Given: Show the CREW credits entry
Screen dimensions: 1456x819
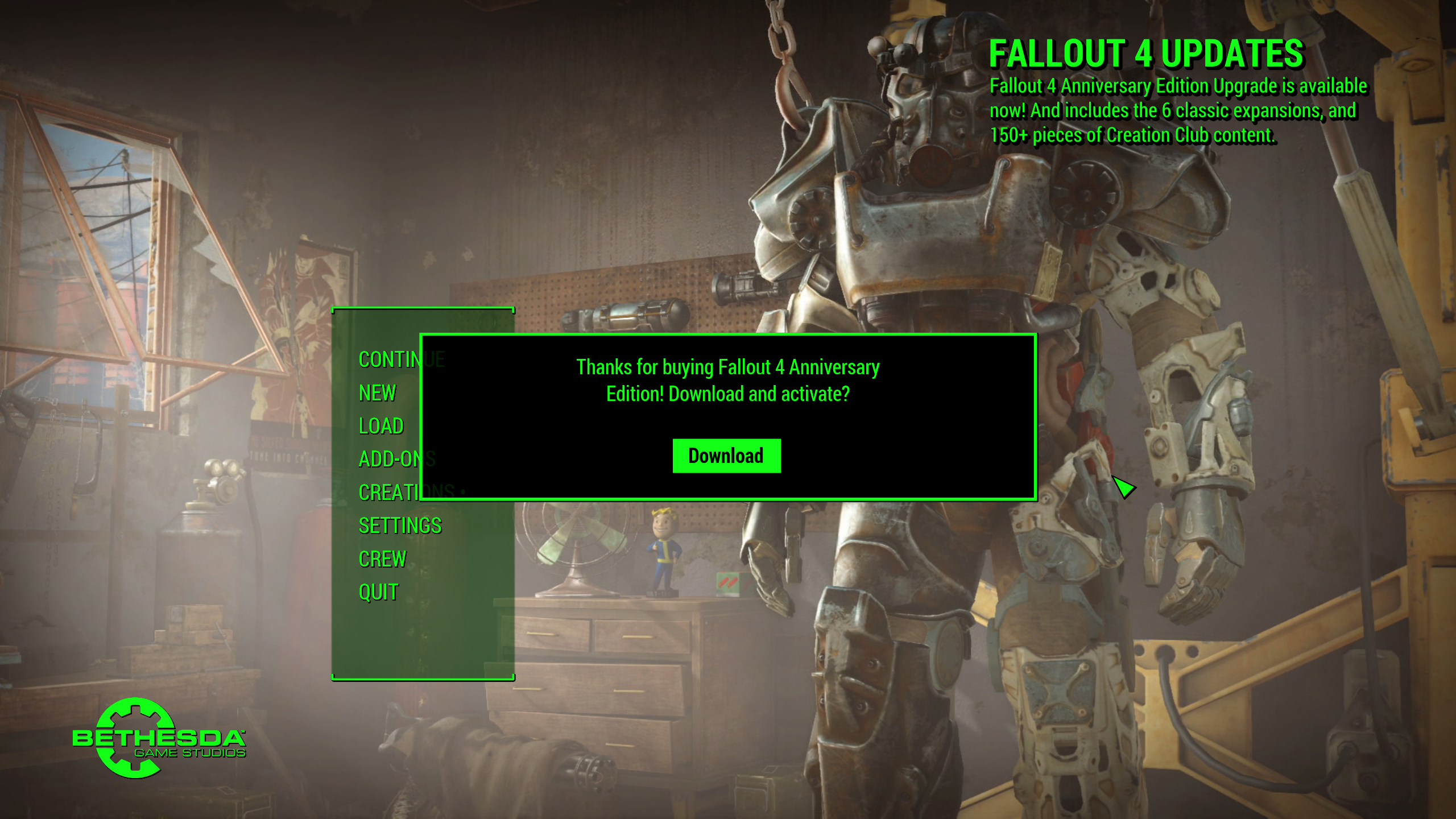Looking at the screenshot, I should tap(382, 559).
